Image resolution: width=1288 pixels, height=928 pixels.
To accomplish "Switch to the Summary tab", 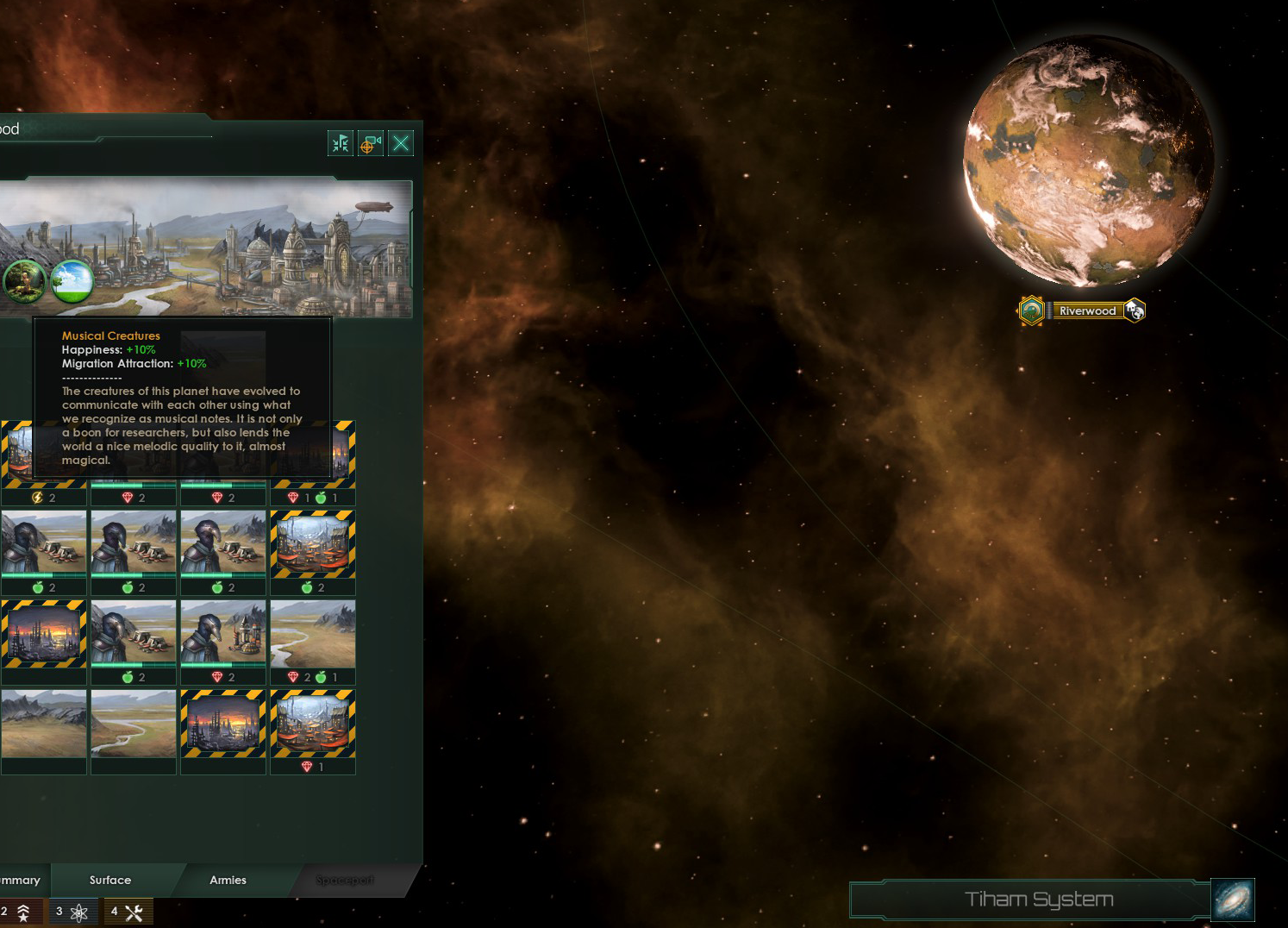I will 21,880.
